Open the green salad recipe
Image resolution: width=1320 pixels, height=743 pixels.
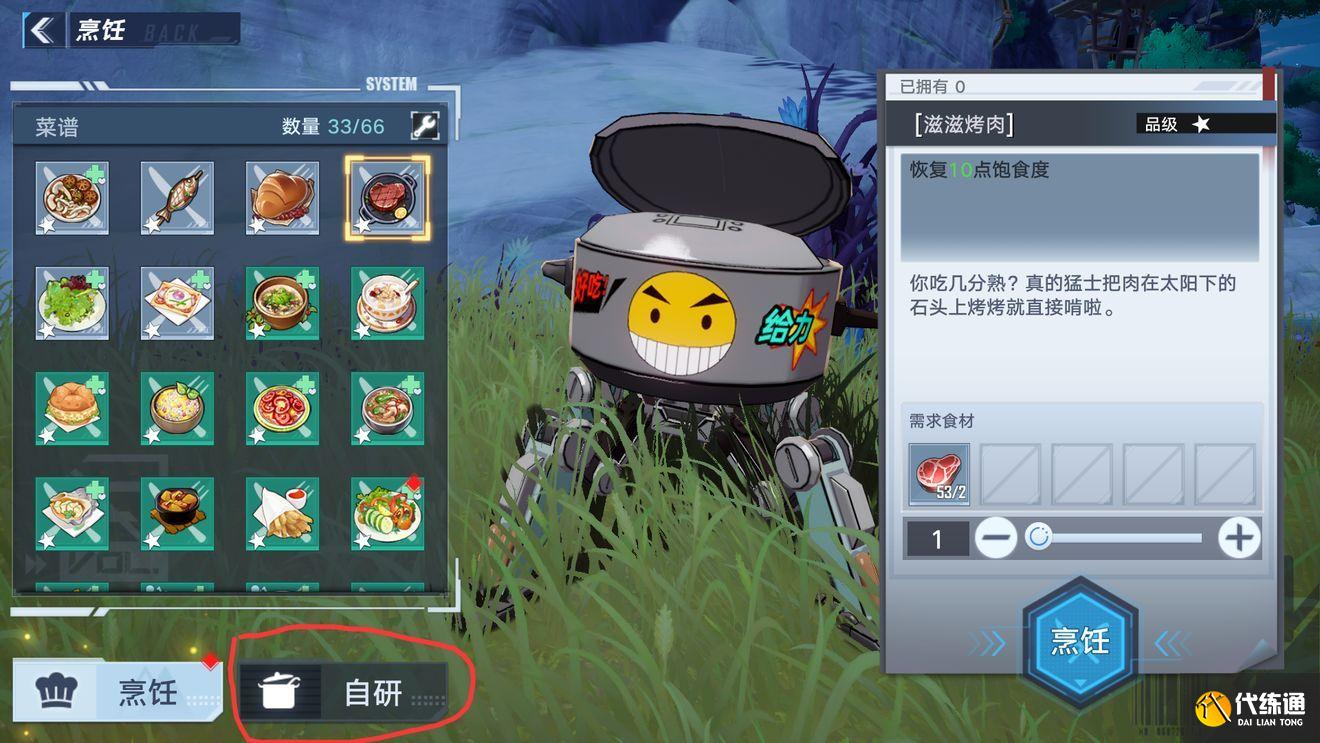pyautogui.click(x=72, y=302)
